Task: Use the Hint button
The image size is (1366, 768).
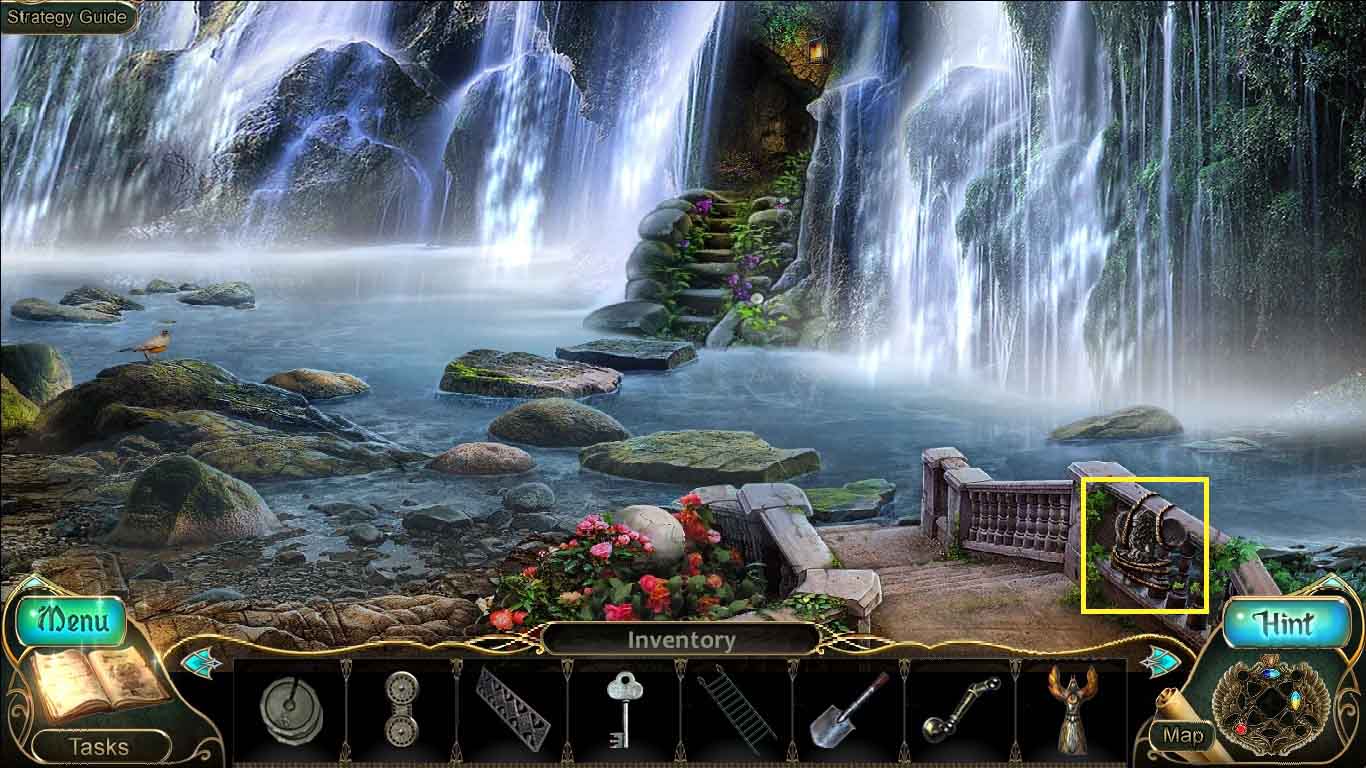Action: 1284,624
